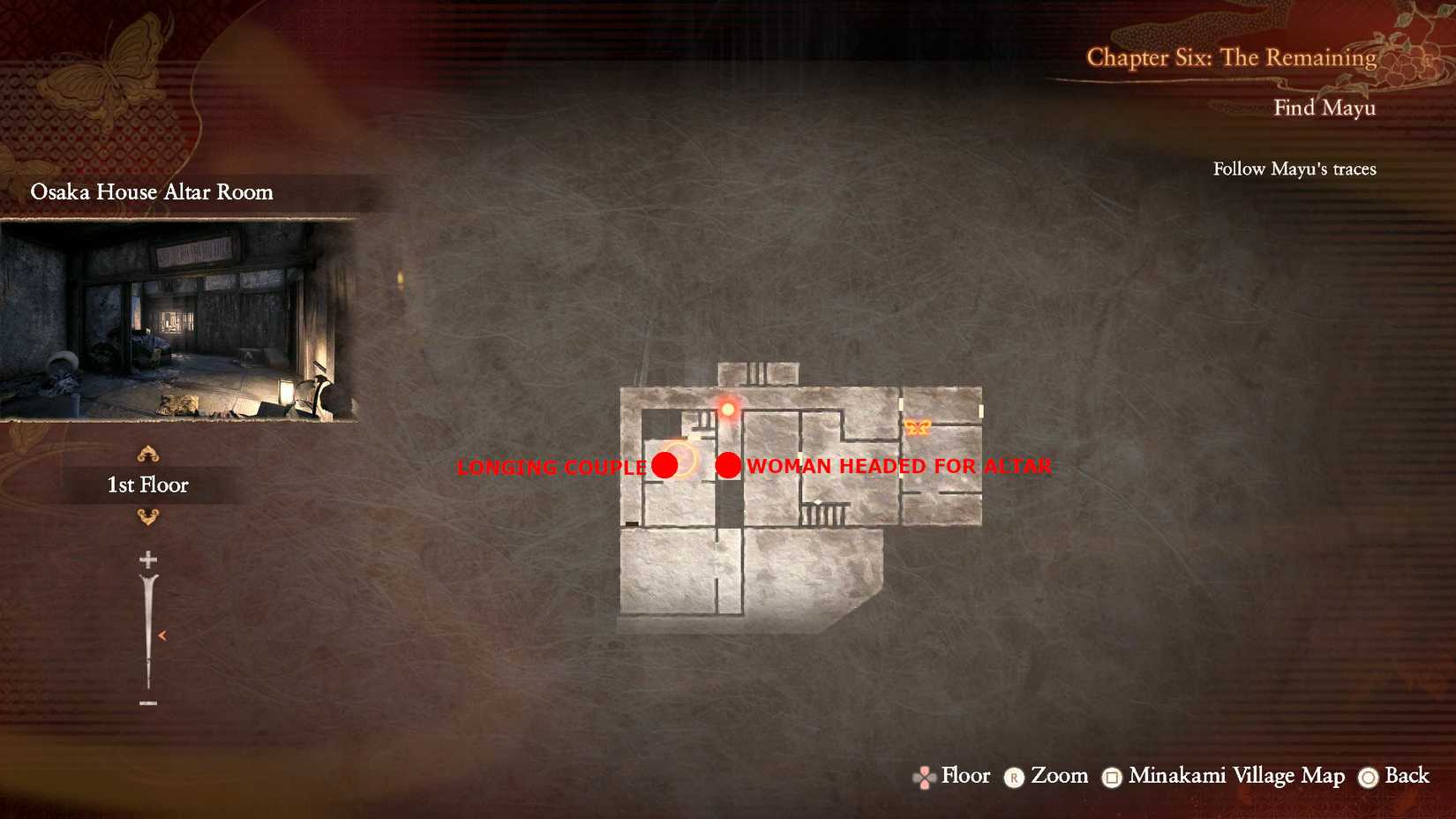Screen dimensions: 1456x819
Task: Select the glowing red player position marker
Action: coord(729,409)
